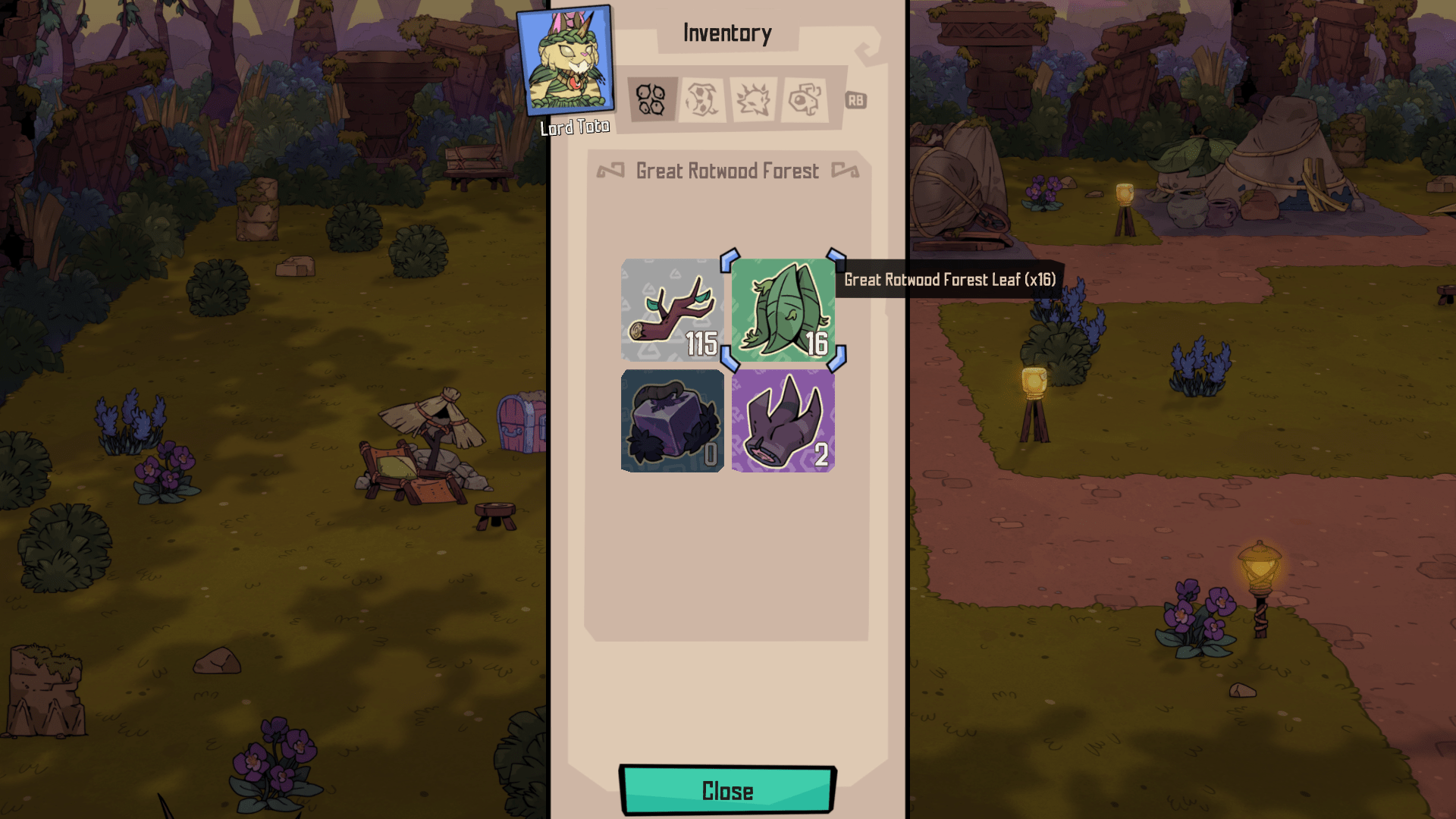Click the Close button
The width and height of the screenshot is (1456, 819).
[726, 790]
